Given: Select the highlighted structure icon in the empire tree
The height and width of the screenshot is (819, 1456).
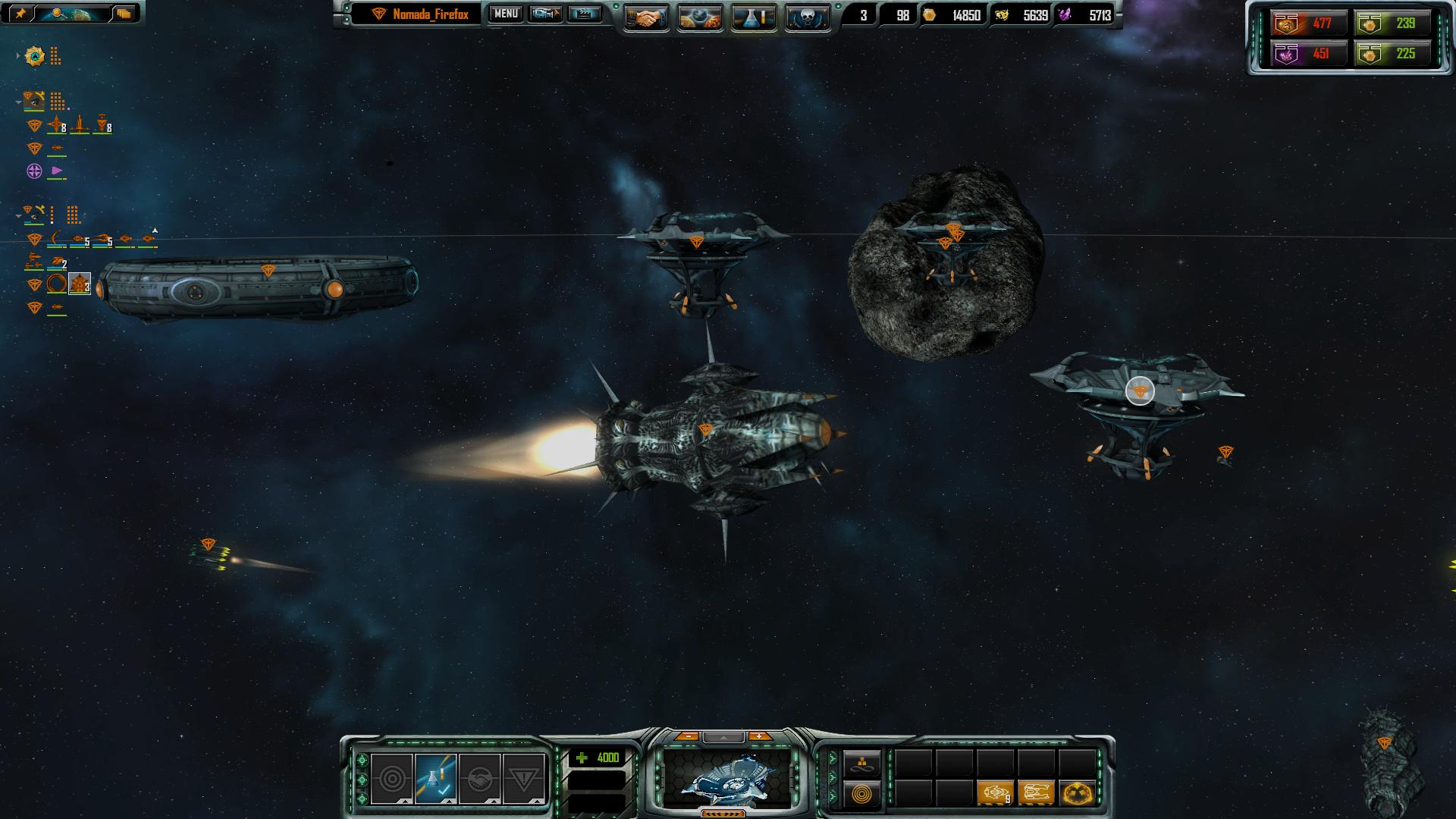Looking at the screenshot, I should (80, 284).
